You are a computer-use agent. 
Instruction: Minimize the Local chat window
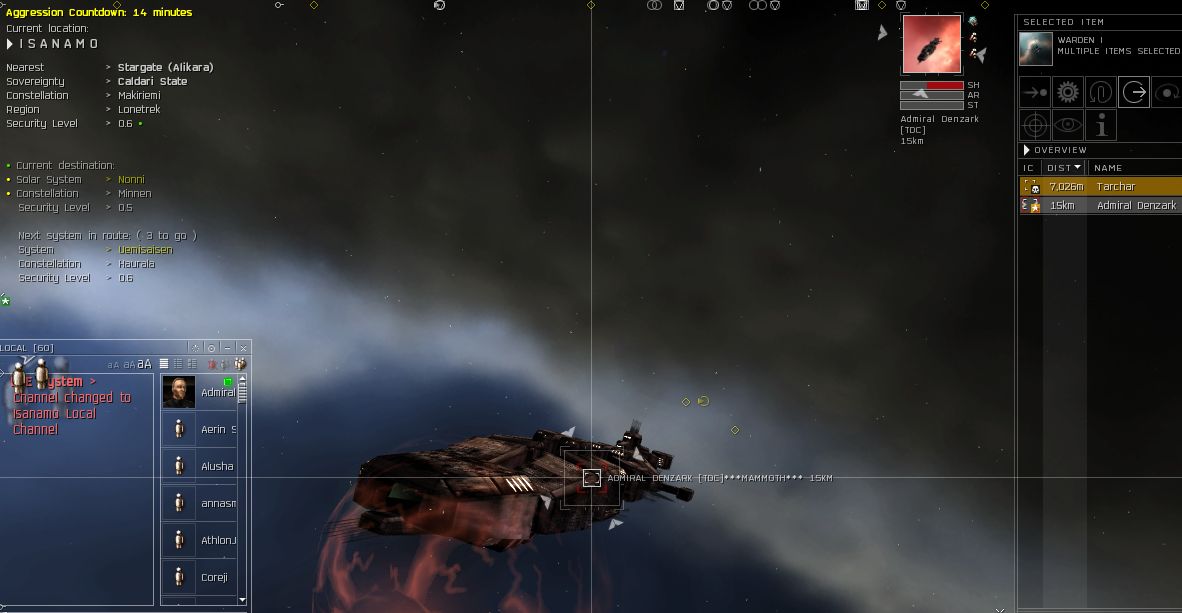[x=227, y=348]
